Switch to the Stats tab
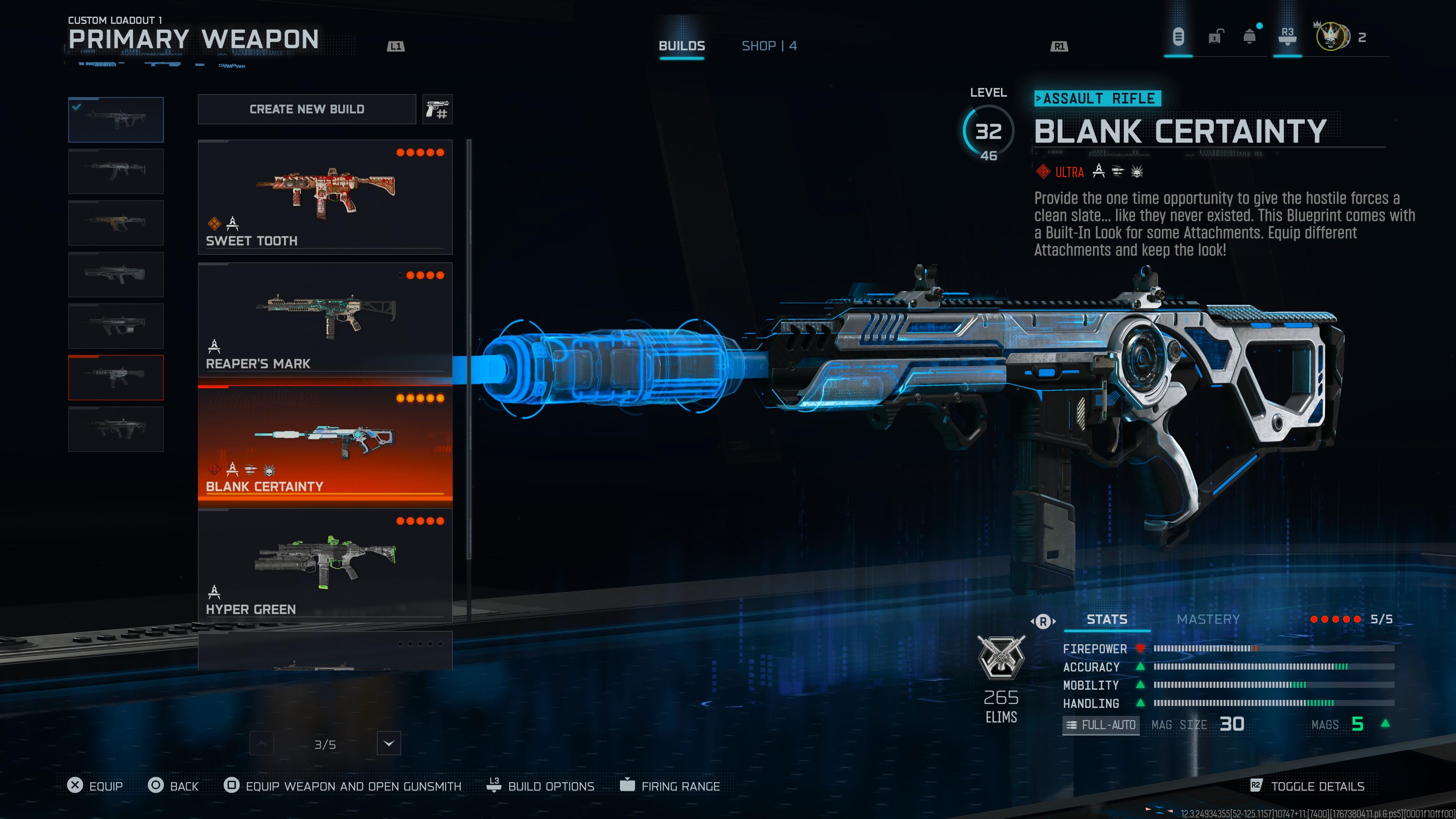 pyautogui.click(x=1107, y=620)
